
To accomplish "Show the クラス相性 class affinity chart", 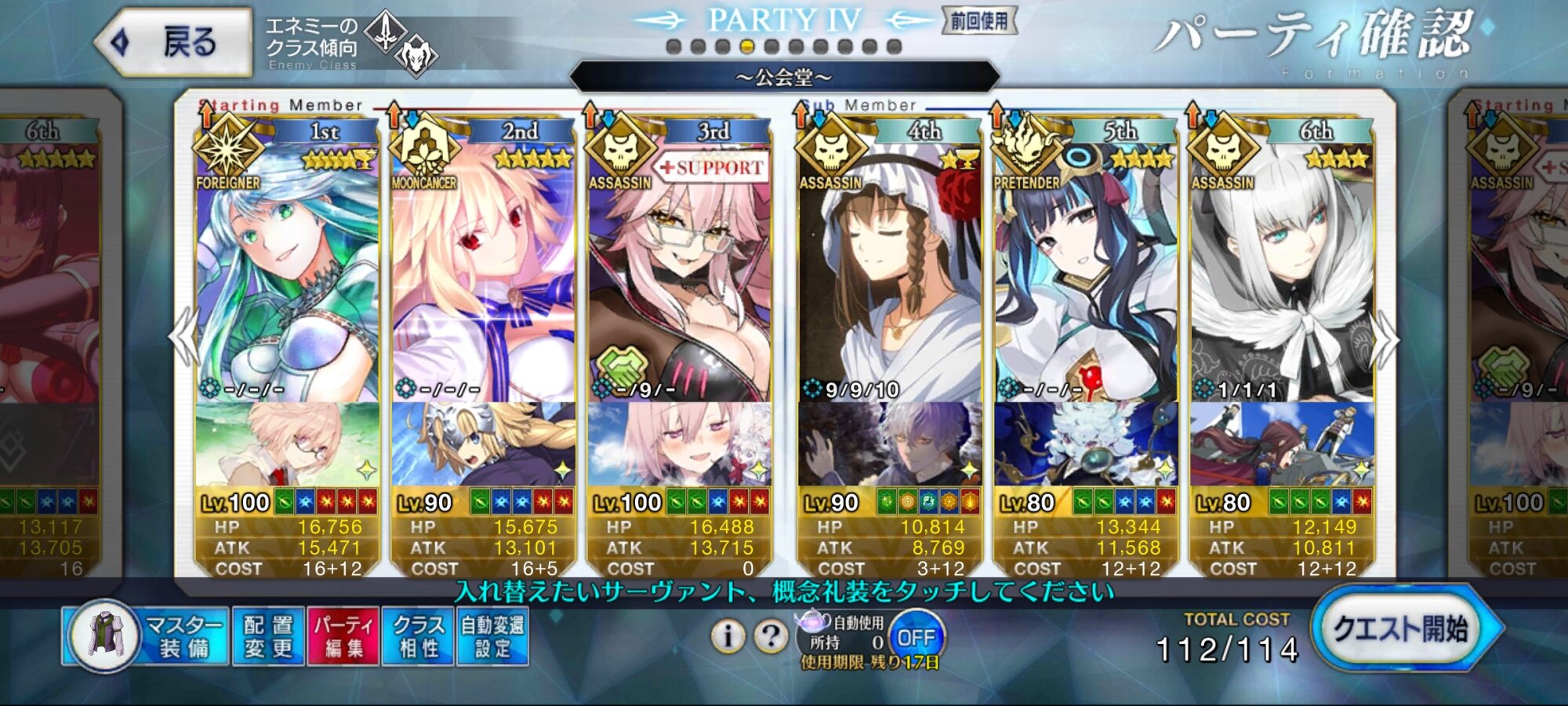I will [418, 636].
